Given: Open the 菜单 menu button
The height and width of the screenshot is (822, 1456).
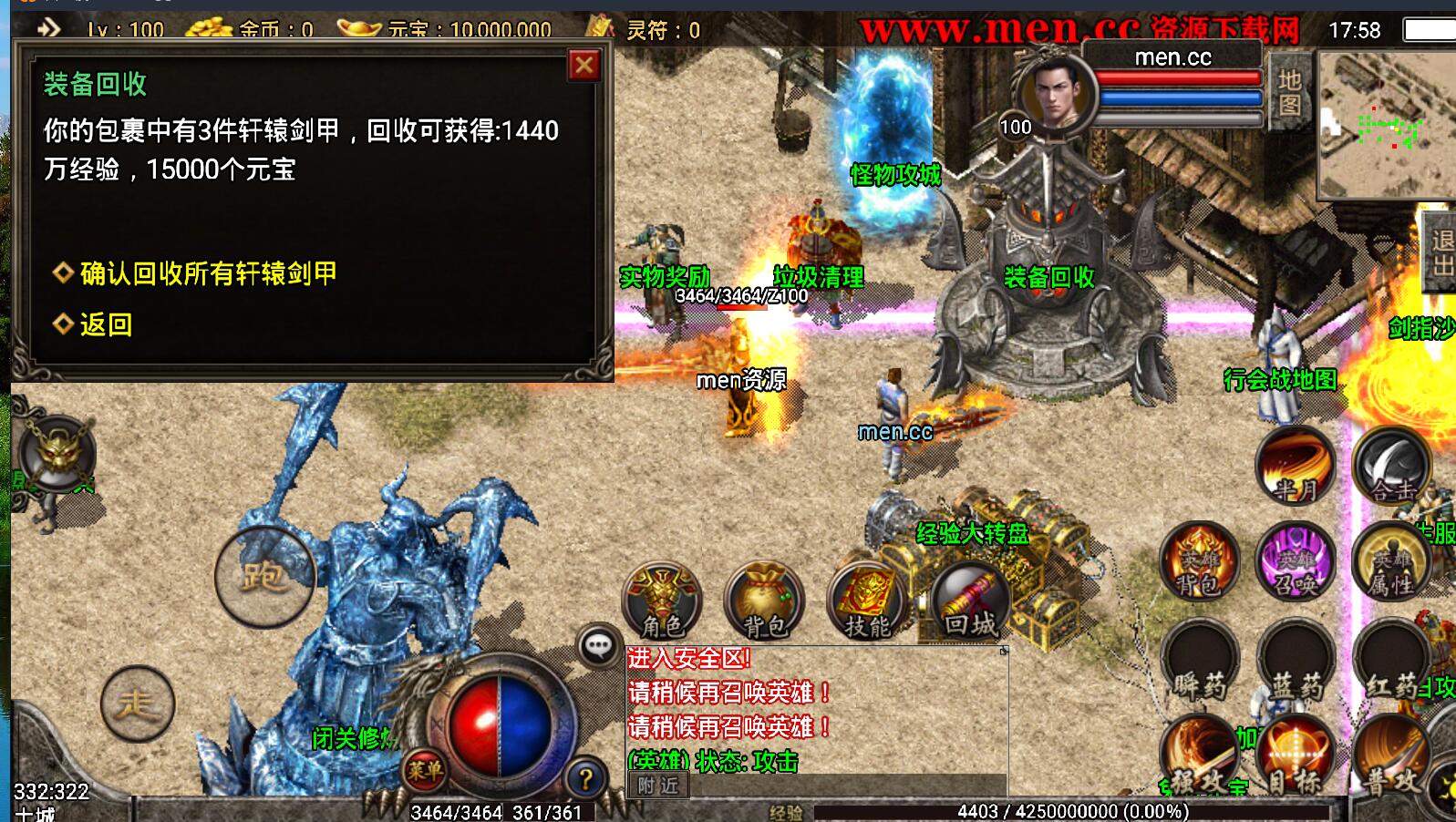Looking at the screenshot, I should click(x=424, y=772).
